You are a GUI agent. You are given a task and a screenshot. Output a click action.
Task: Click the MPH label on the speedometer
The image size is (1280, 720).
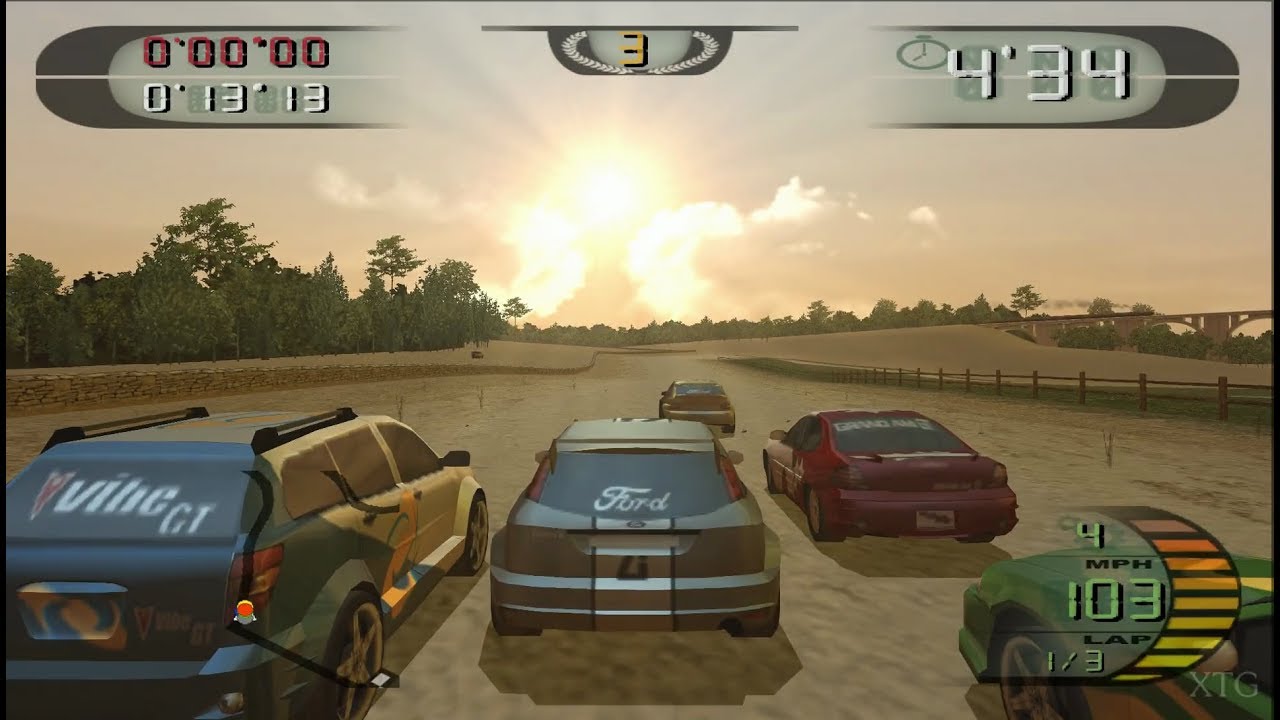click(1117, 563)
